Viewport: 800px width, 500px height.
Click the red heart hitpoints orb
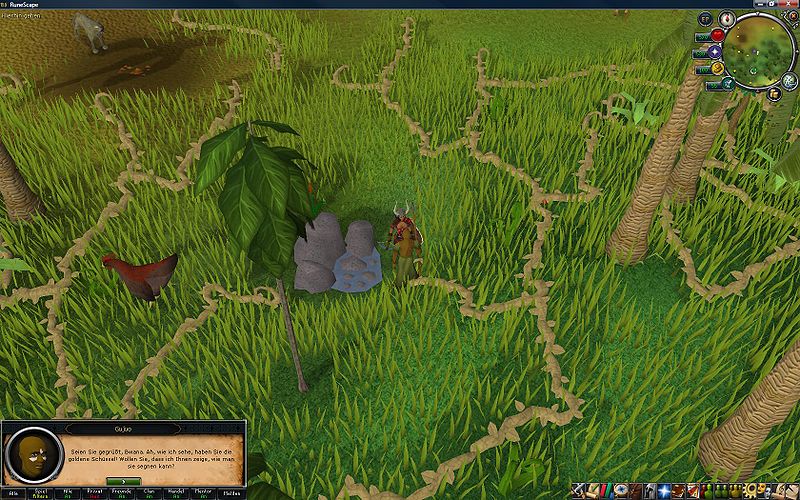tap(717, 36)
